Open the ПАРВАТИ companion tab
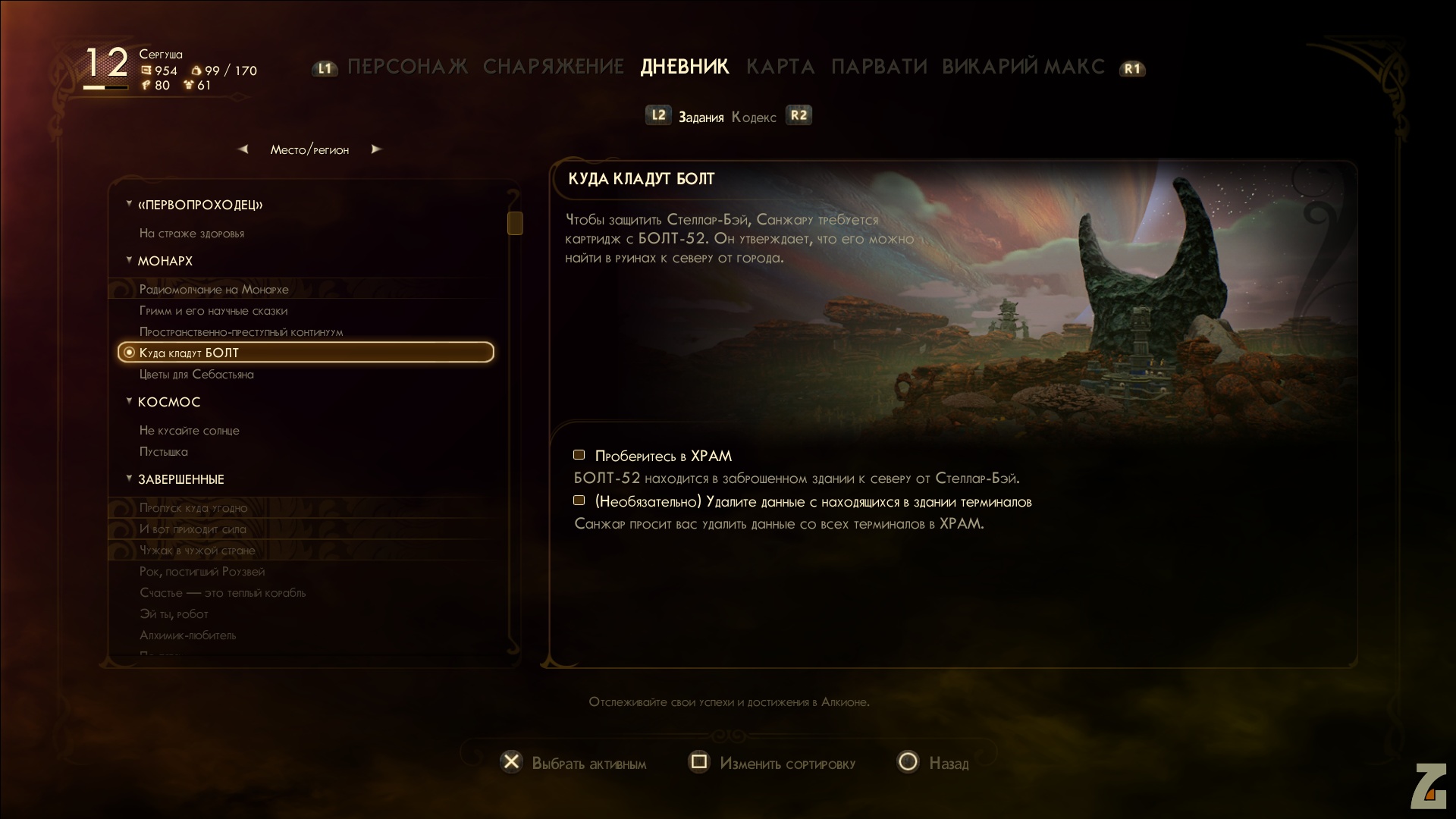1456x819 pixels. (x=879, y=67)
